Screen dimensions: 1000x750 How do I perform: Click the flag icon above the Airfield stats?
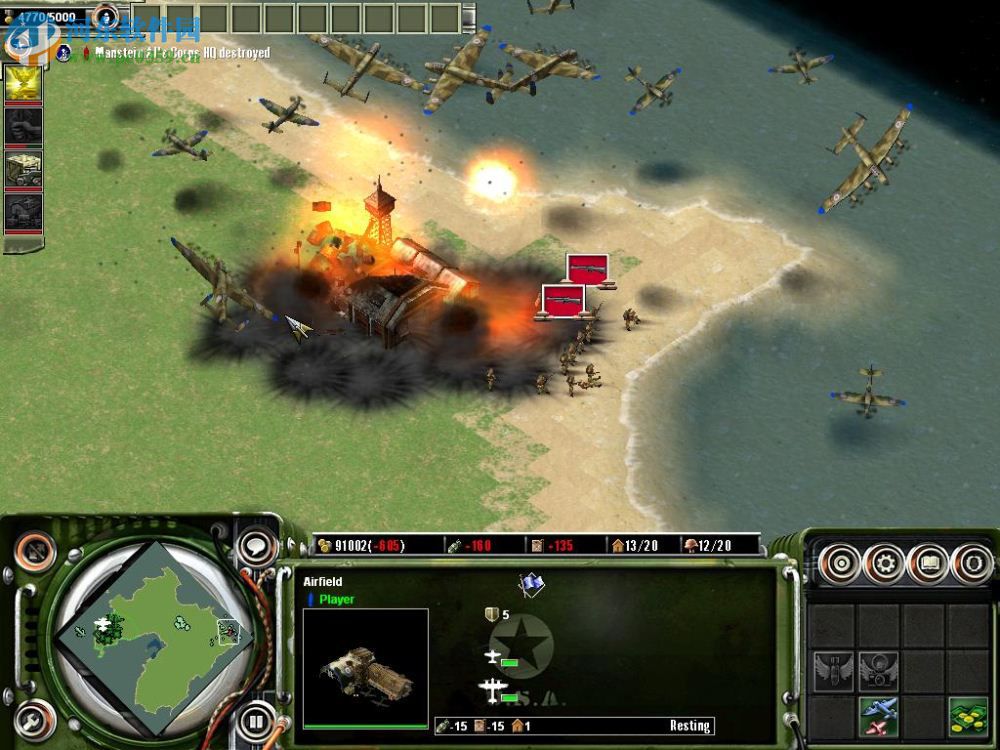point(531,585)
